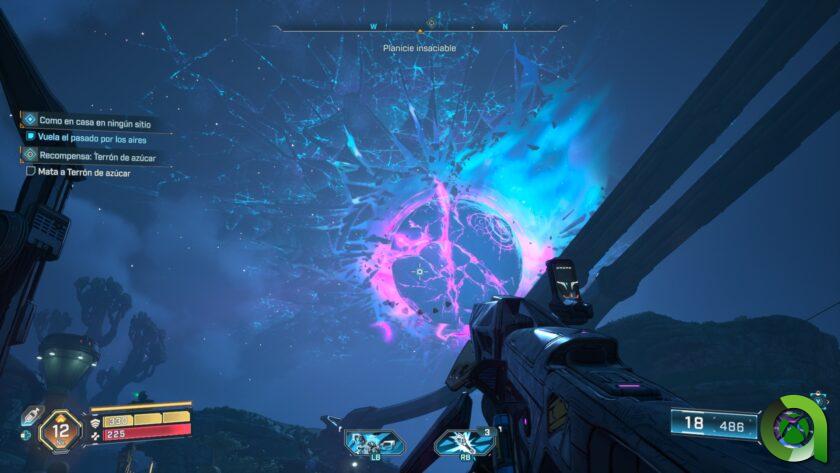Click the 'Vuela el pasado por los aires' objective

pos(91,139)
